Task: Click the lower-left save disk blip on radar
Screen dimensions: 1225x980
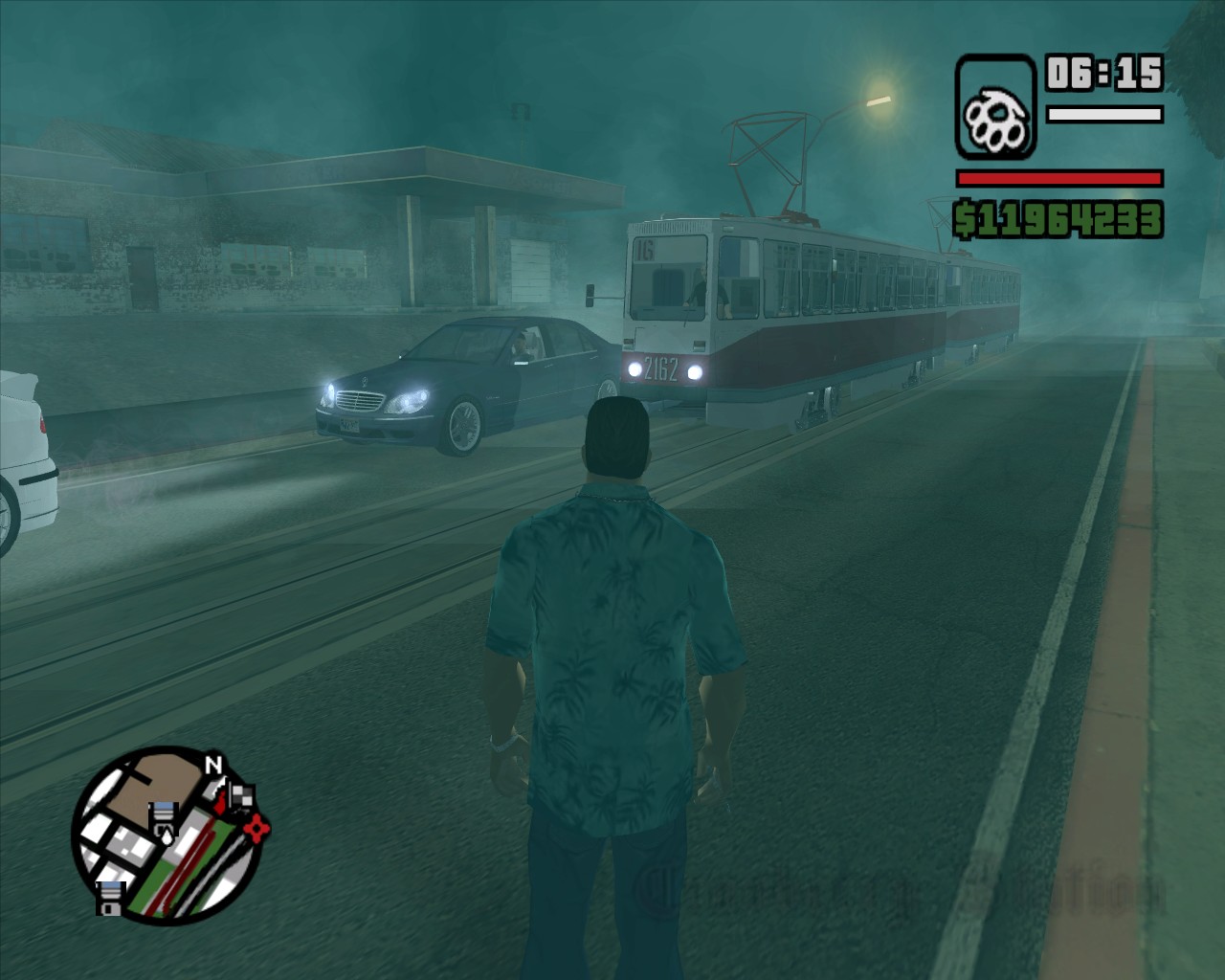Action: (x=109, y=898)
